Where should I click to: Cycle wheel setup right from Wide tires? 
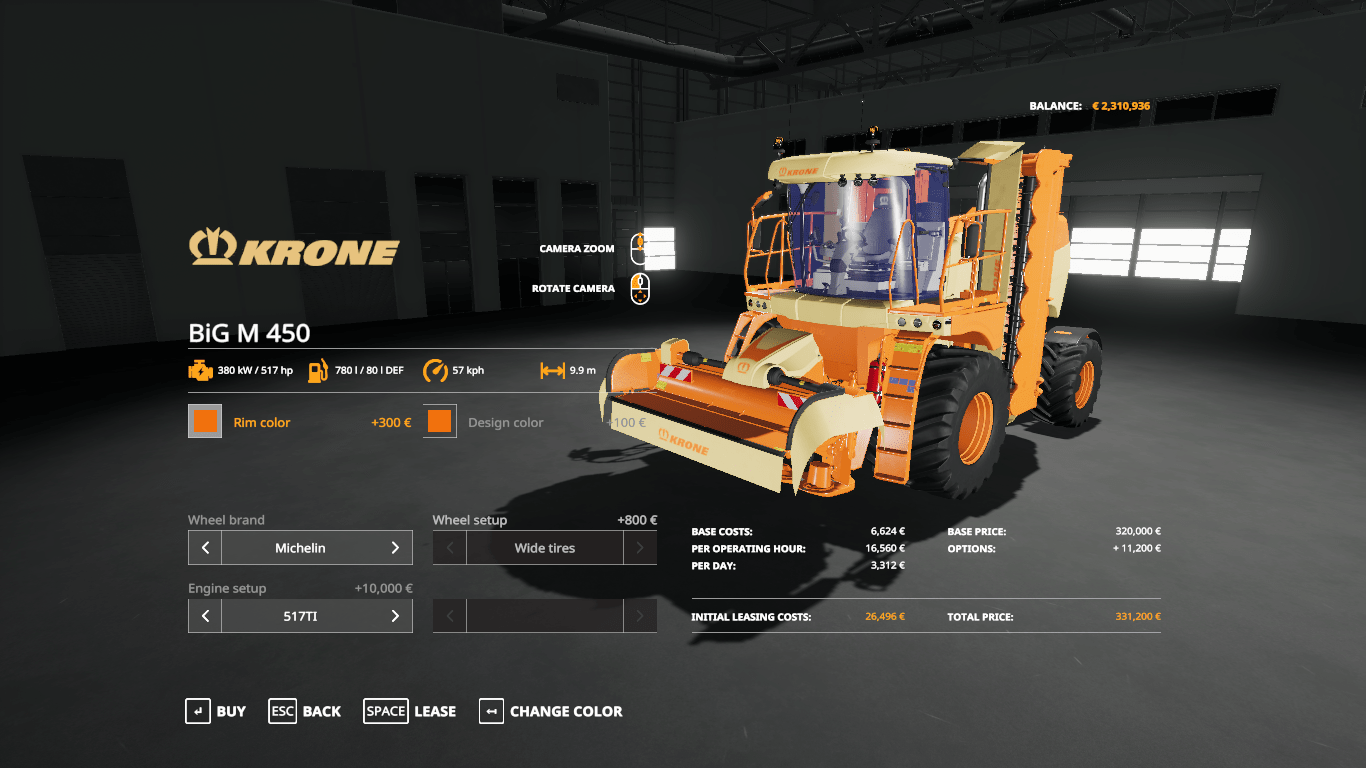(x=640, y=548)
